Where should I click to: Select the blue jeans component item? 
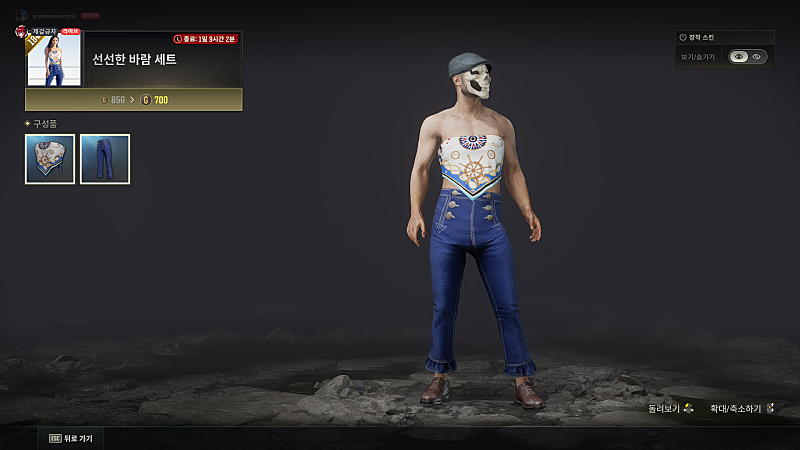click(x=105, y=159)
